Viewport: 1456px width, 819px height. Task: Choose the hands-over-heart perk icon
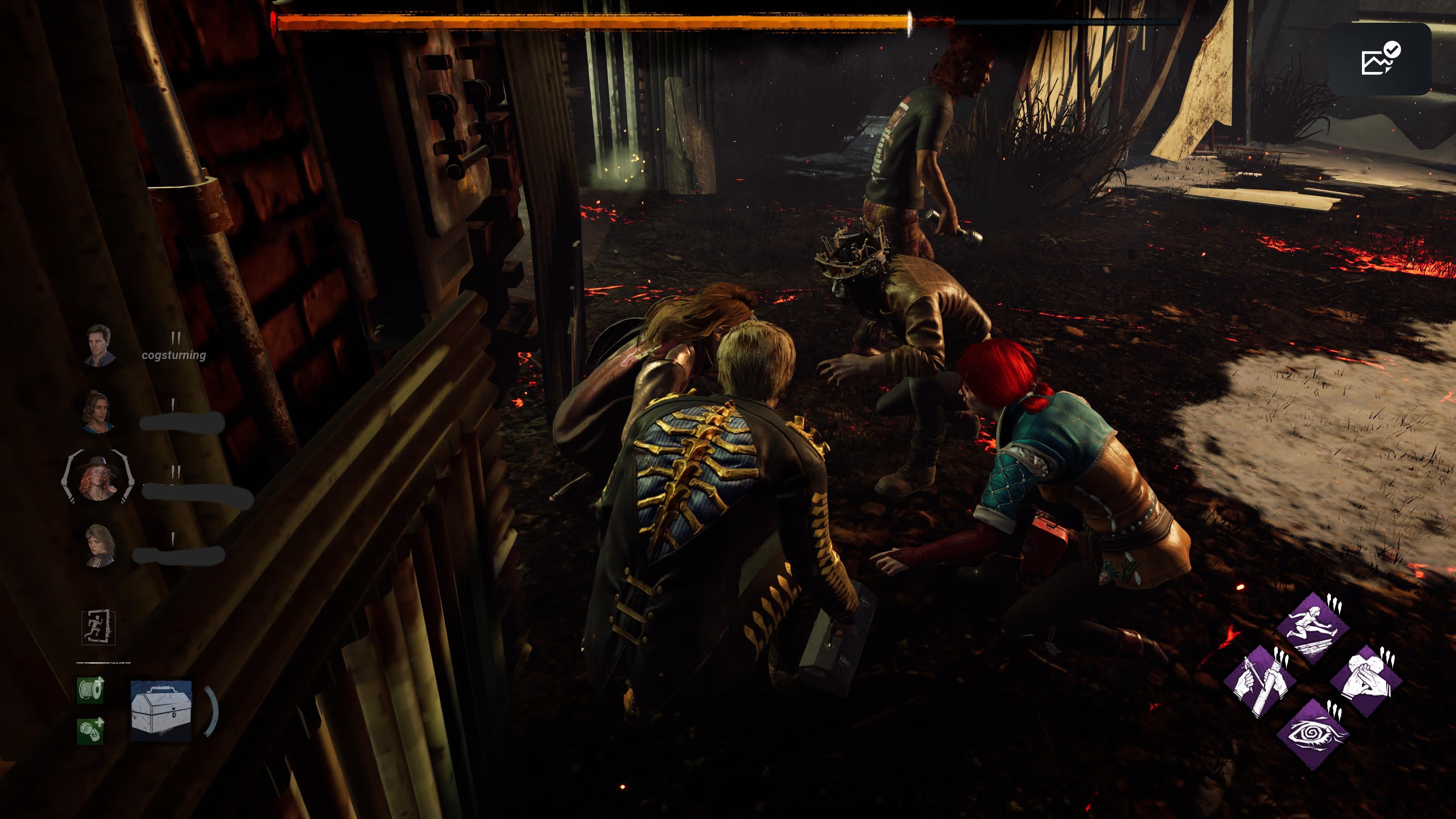point(1365,681)
